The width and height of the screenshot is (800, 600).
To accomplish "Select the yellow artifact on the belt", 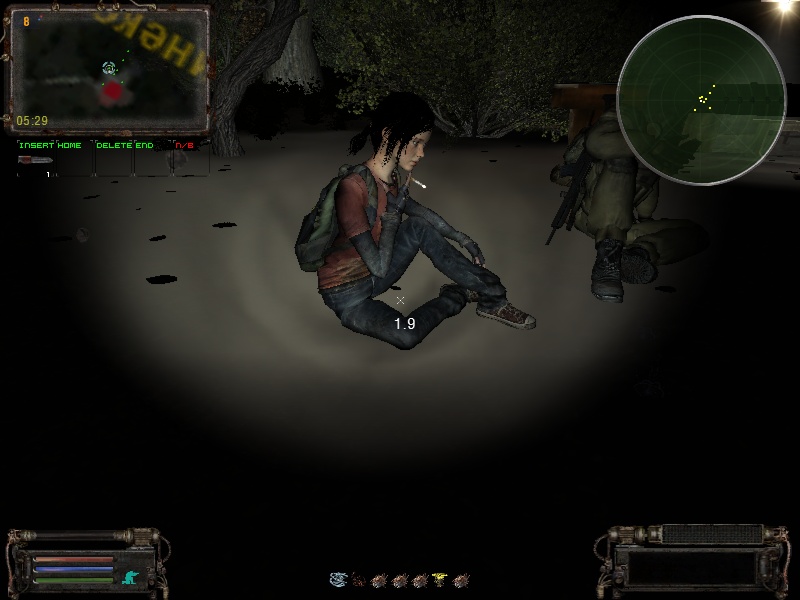I will pyautogui.click(x=440, y=579).
